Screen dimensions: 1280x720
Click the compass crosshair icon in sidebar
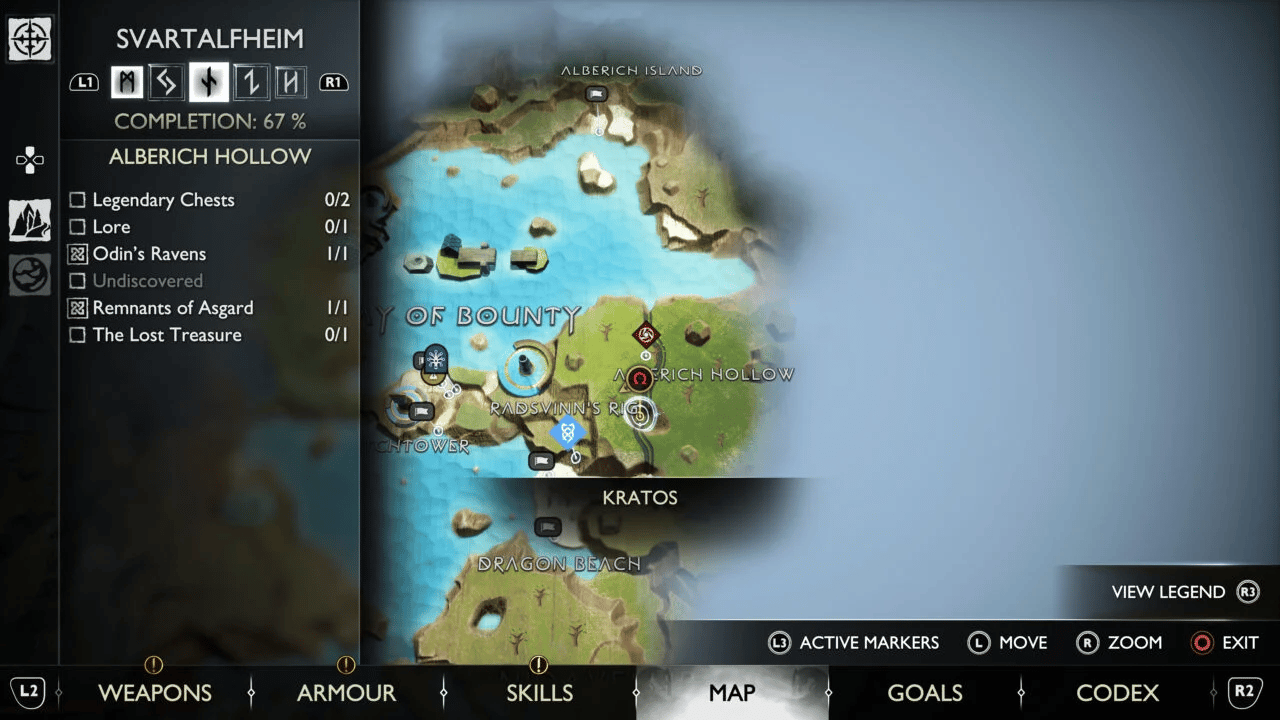click(x=30, y=40)
